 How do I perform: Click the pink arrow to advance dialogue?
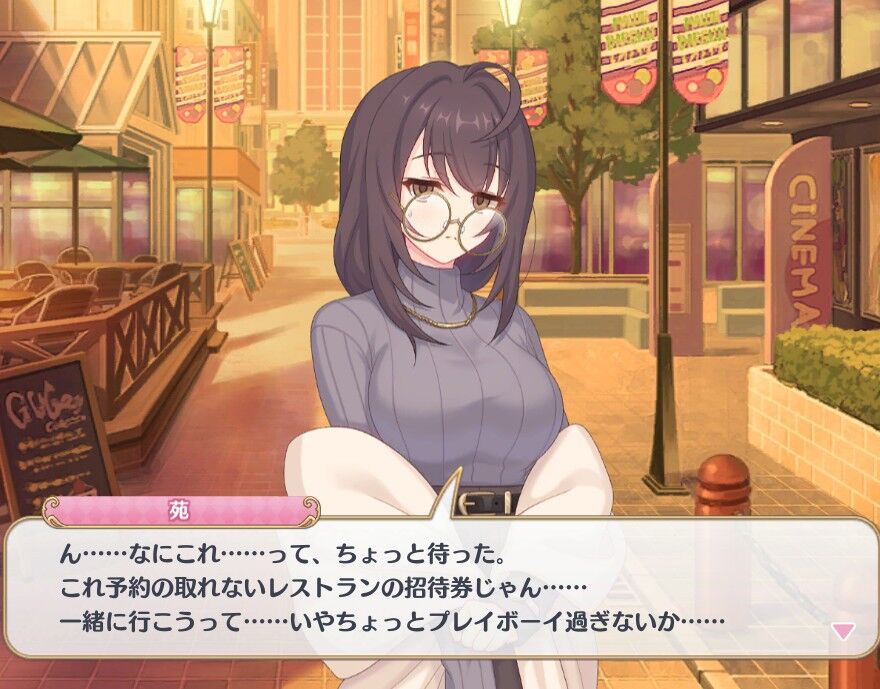click(x=844, y=631)
